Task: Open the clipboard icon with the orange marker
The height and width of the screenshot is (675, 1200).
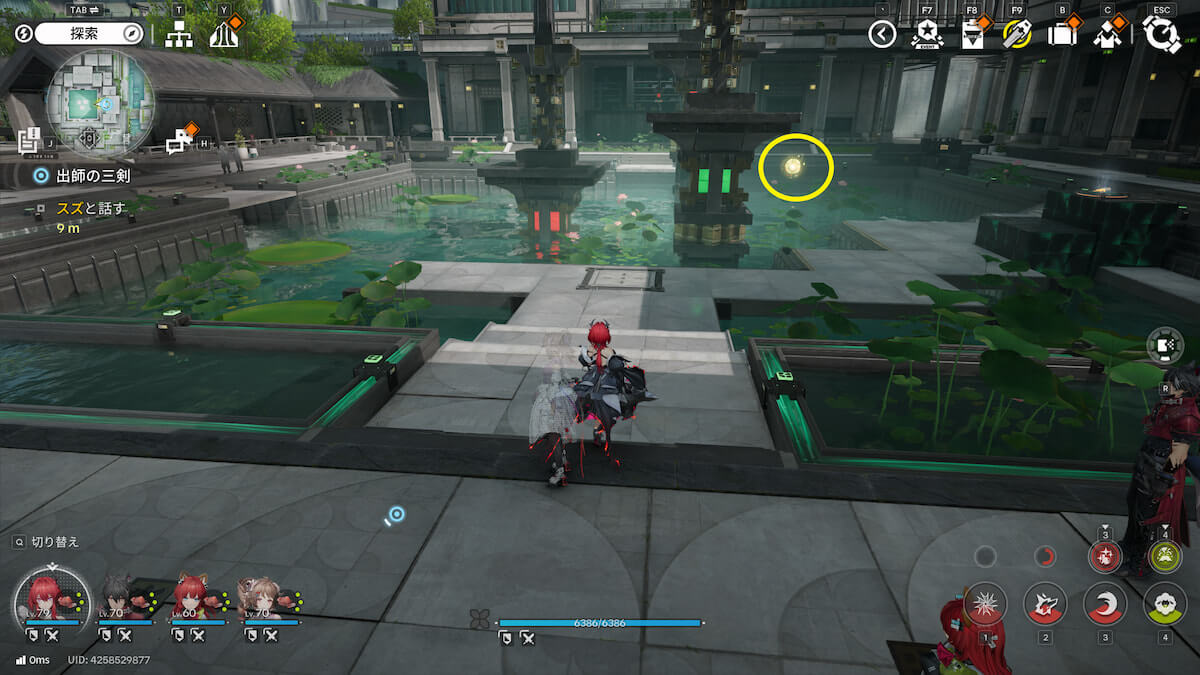Action: [x=971, y=35]
